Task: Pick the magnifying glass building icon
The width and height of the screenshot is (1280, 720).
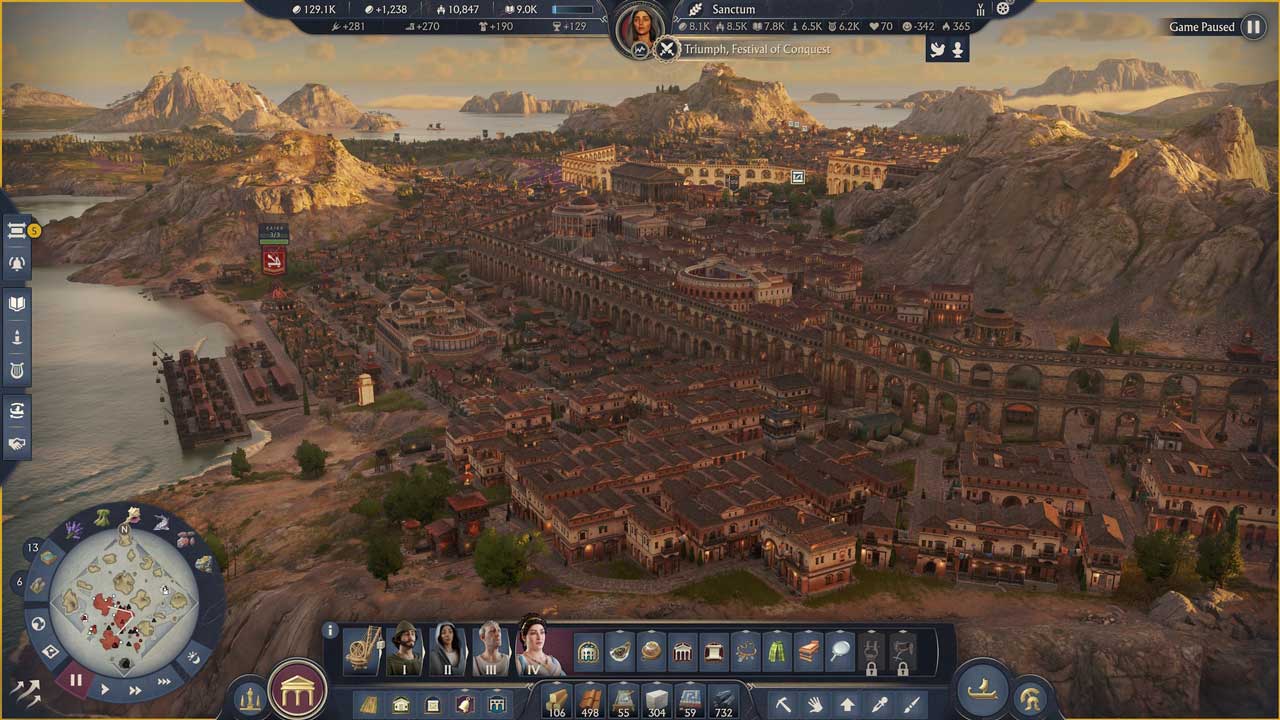Action: pyautogui.click(x=841, y=652)
